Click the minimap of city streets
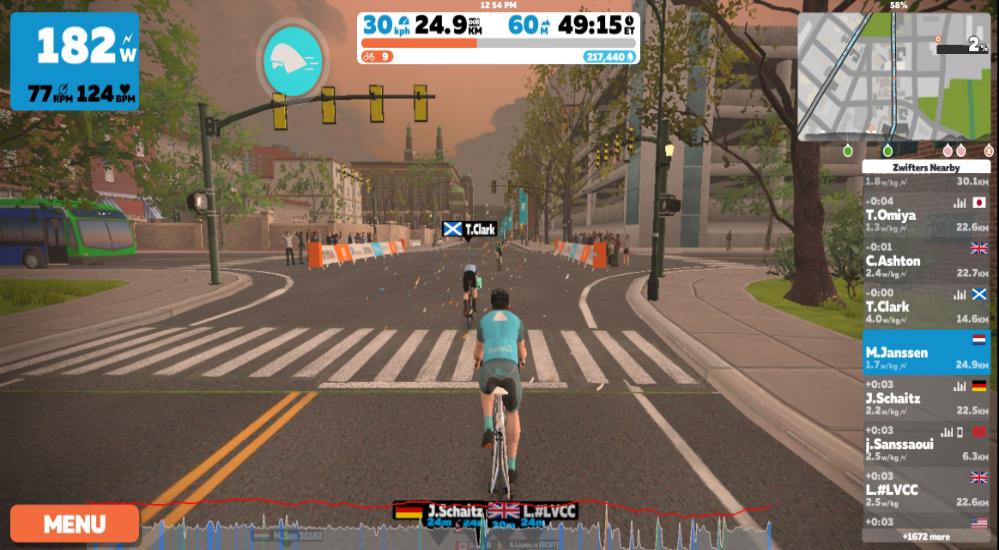 click(893, 77)
